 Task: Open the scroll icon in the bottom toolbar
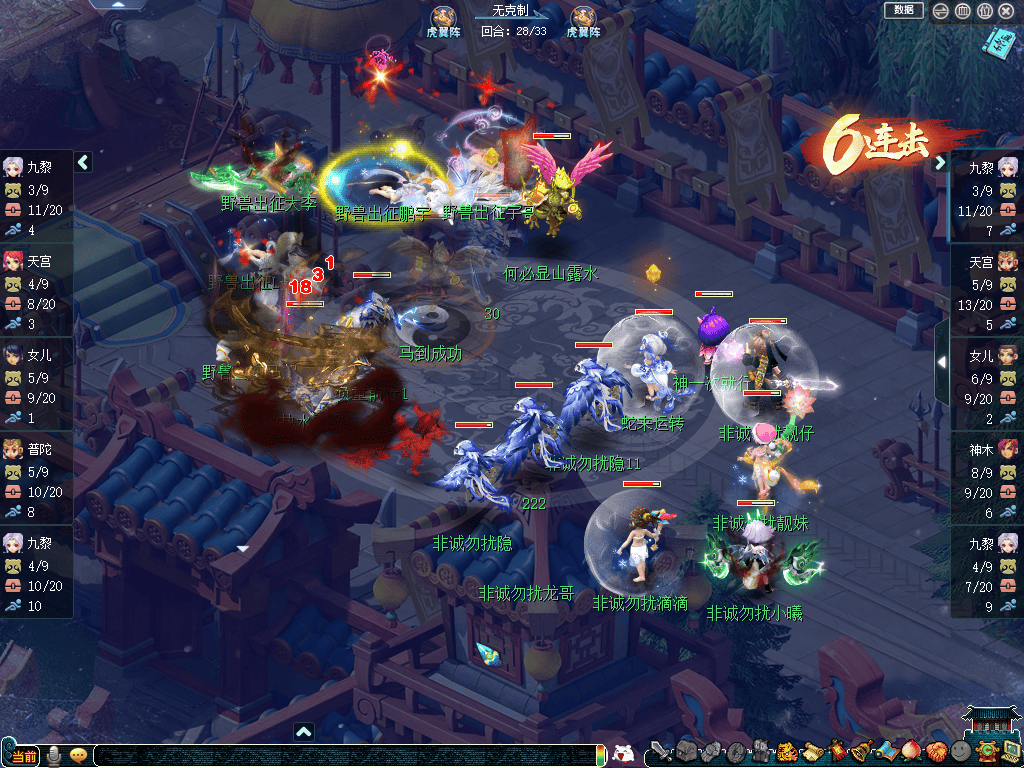812,751
